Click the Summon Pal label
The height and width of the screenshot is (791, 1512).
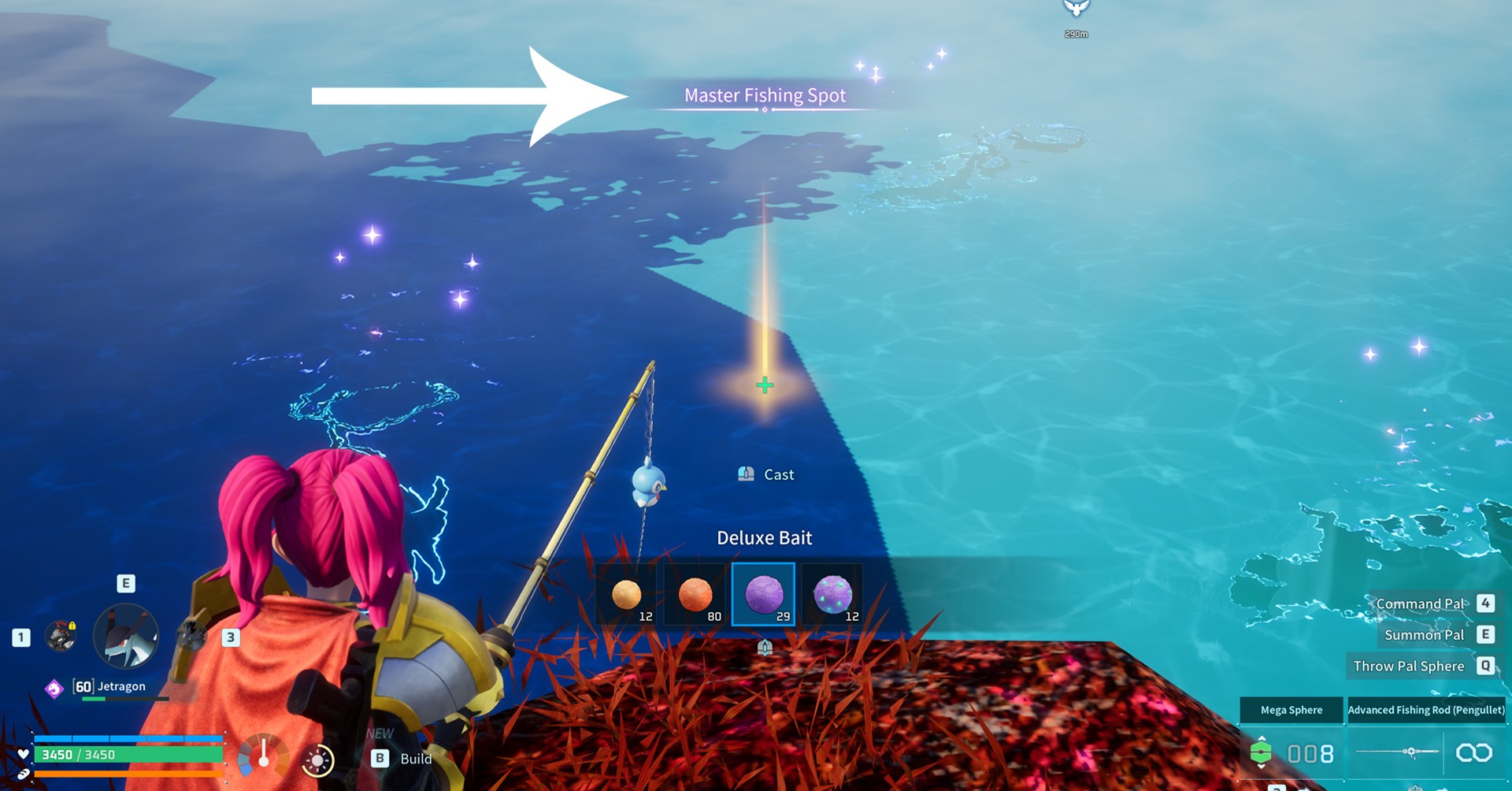[1424, 635]
